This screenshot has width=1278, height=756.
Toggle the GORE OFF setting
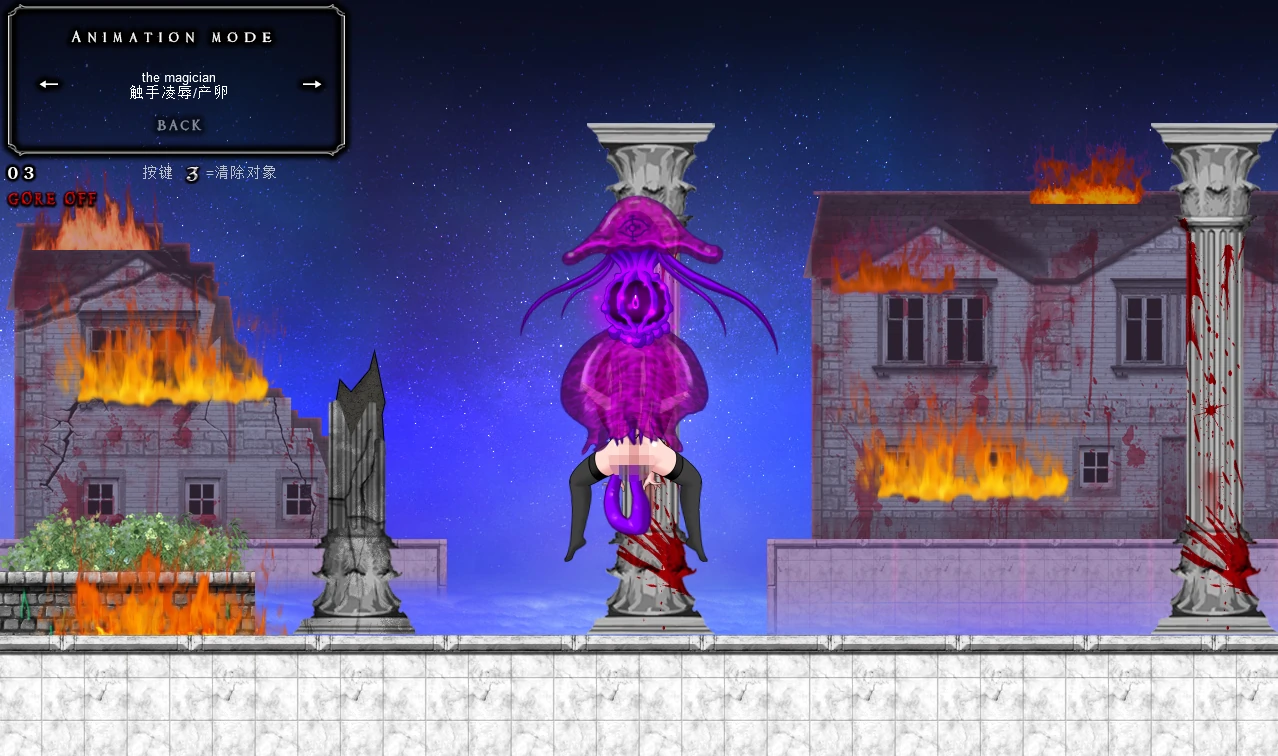(52, 199)
